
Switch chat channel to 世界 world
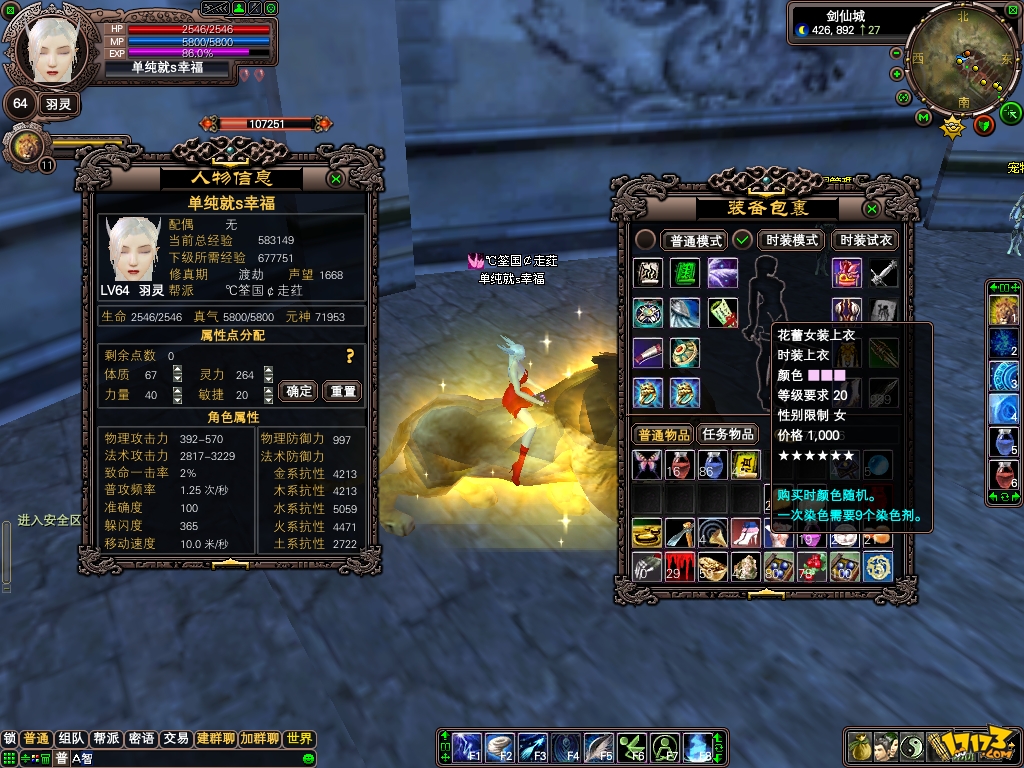(x=299, y=739)
